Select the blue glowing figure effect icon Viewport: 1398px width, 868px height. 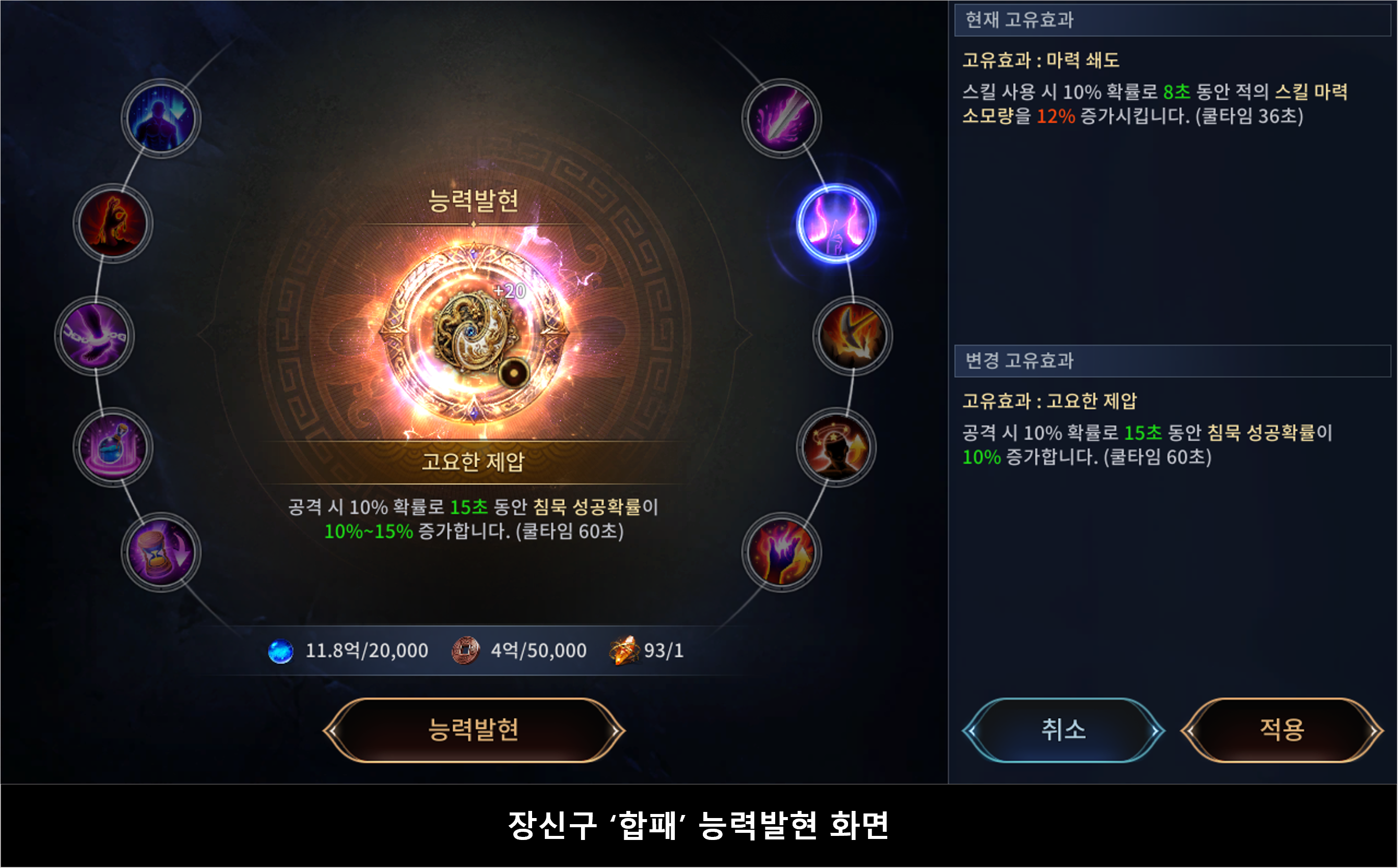[x=161, y=118]
